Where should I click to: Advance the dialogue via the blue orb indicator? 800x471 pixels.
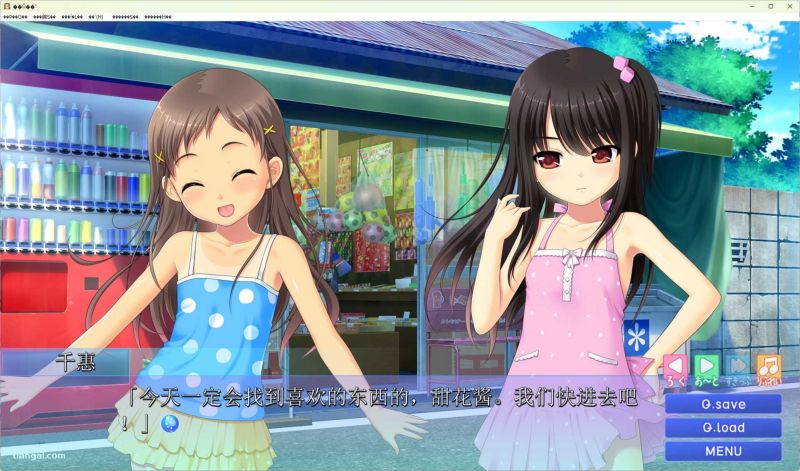pos(170,423)
